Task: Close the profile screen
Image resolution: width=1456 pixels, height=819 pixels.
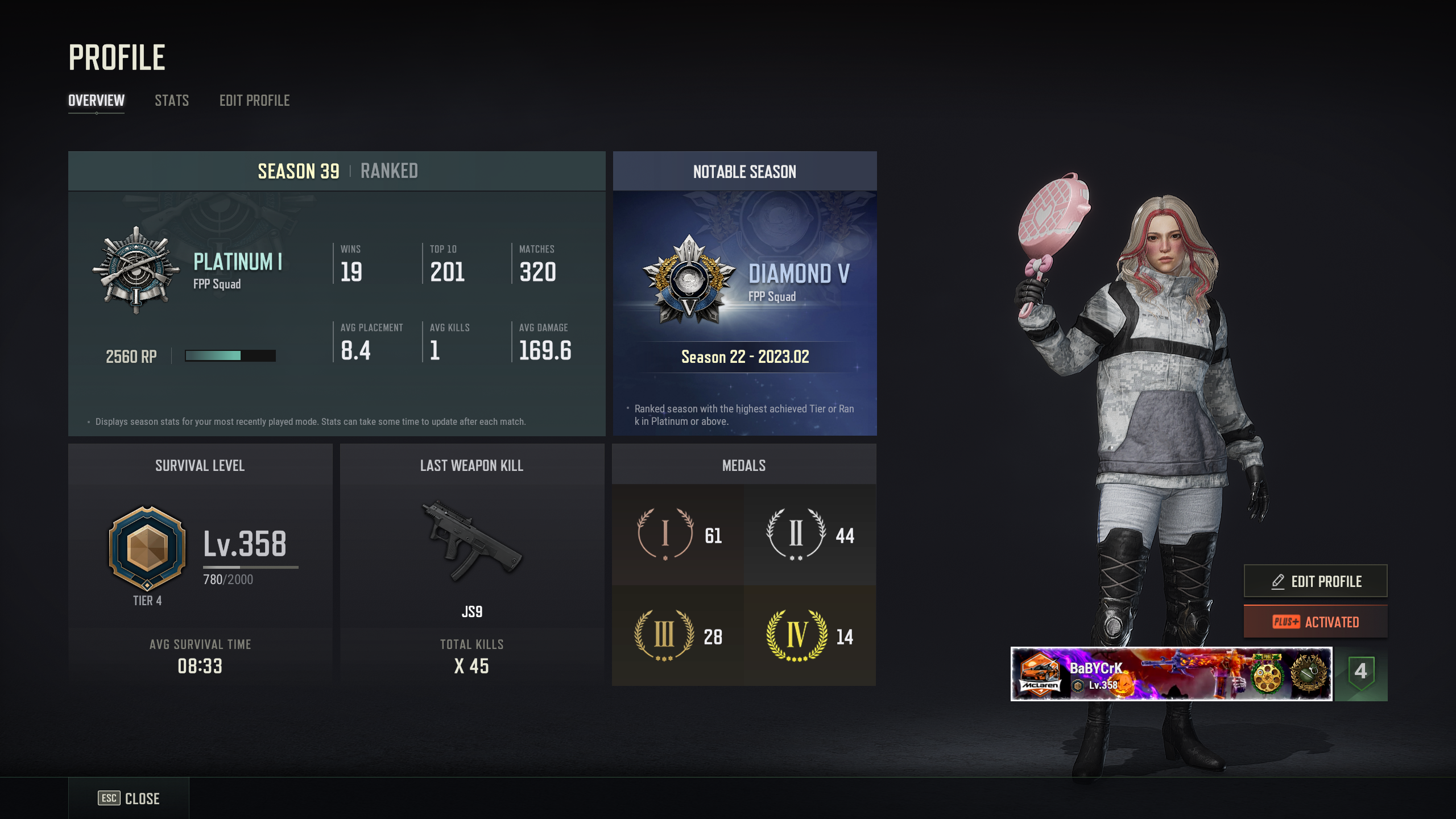Action: pyautogui.click(x=129, y=798)
